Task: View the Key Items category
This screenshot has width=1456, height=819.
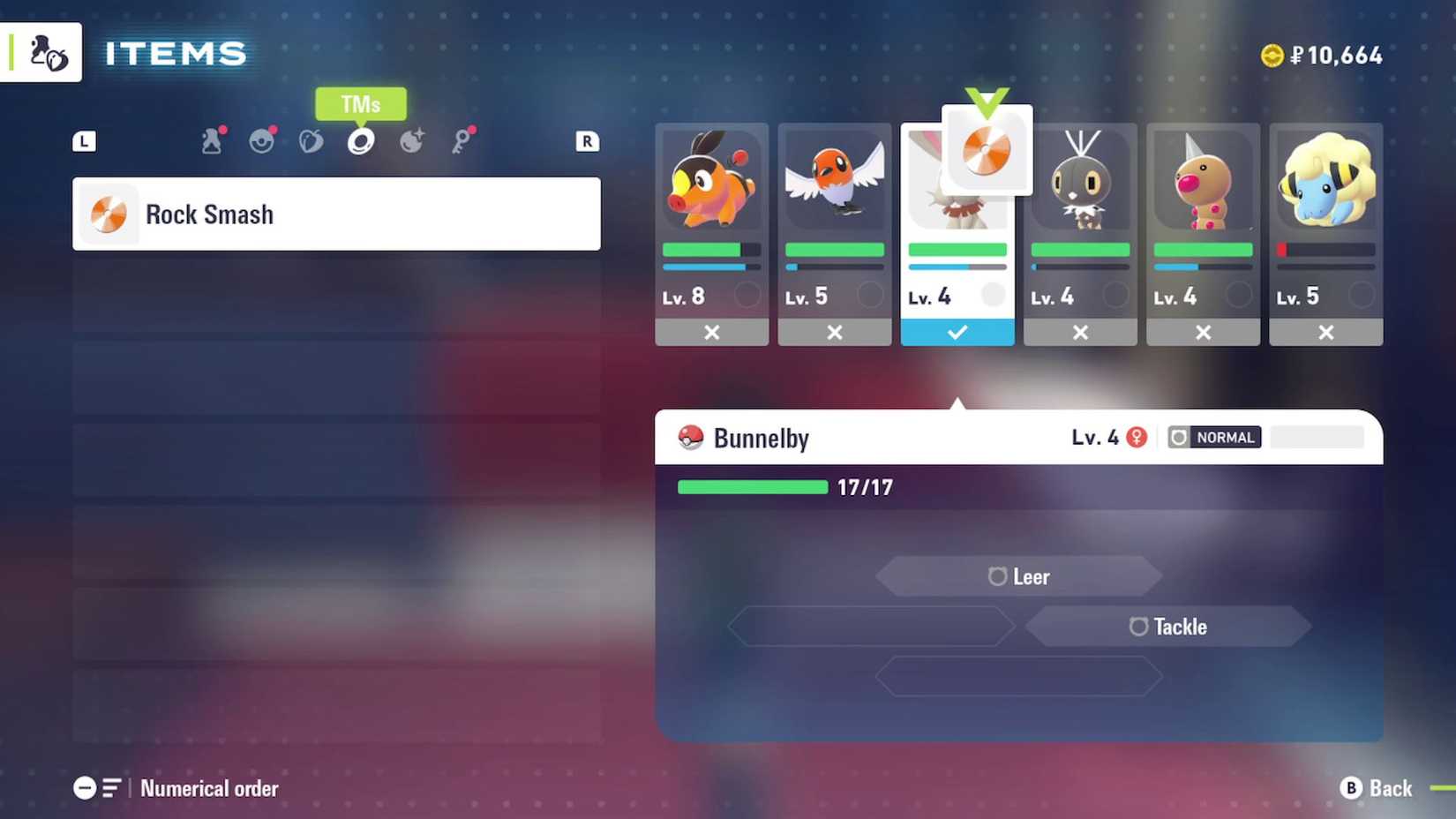Action: (462, 141)
